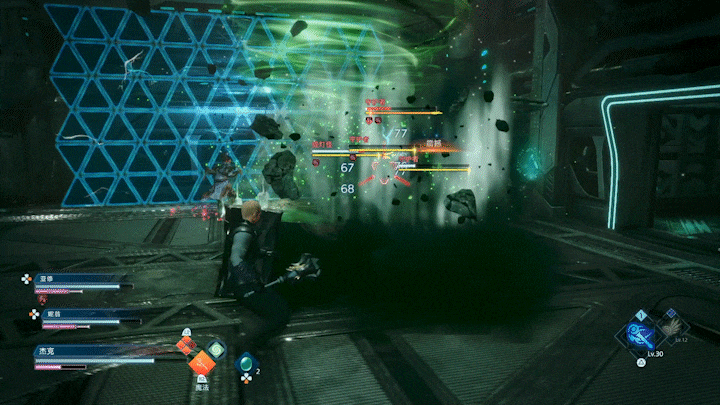Select player character 杰克's status panel

click(x=90, y=352)
